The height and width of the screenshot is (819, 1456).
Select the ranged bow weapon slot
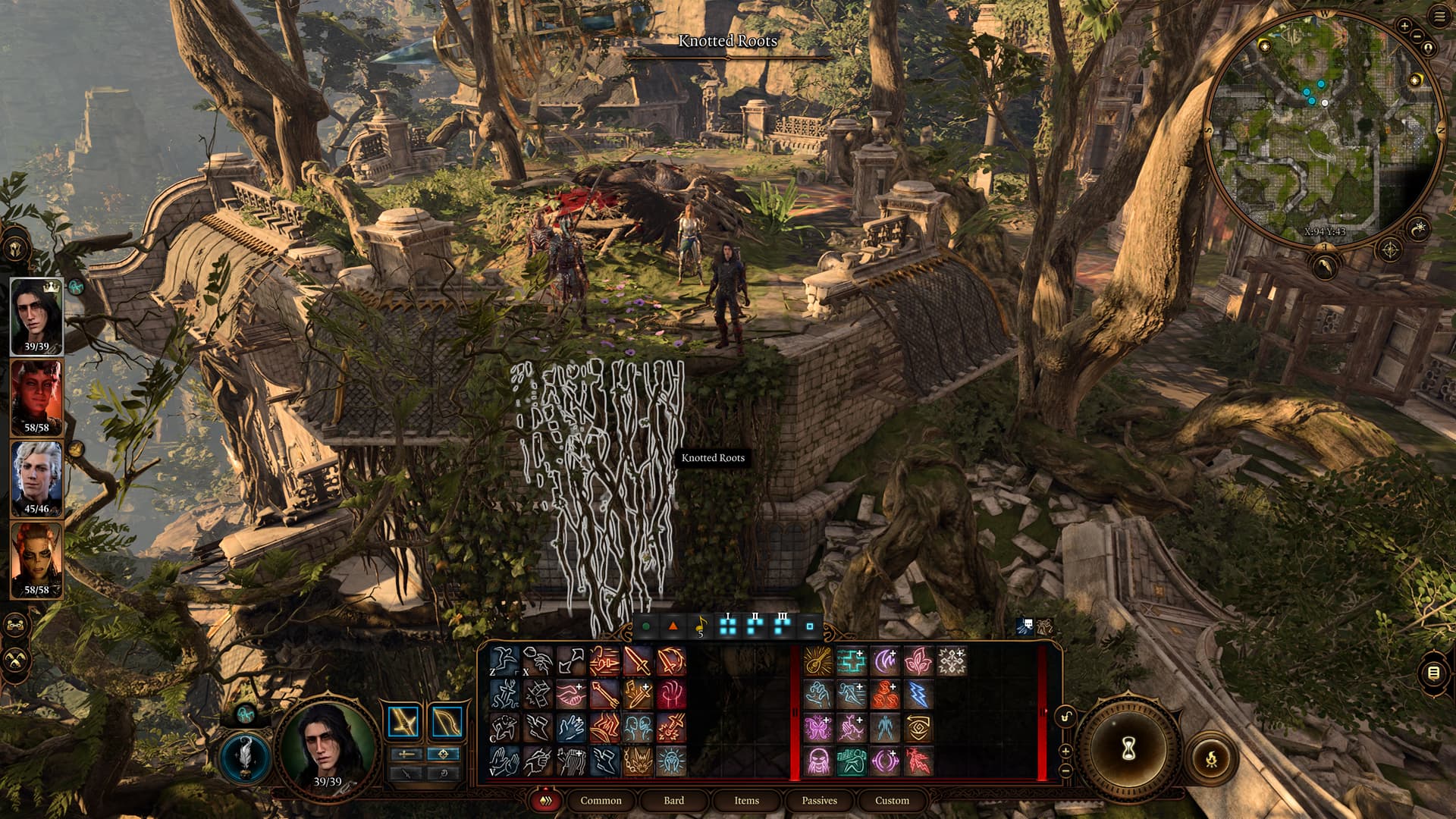point(446,721)
